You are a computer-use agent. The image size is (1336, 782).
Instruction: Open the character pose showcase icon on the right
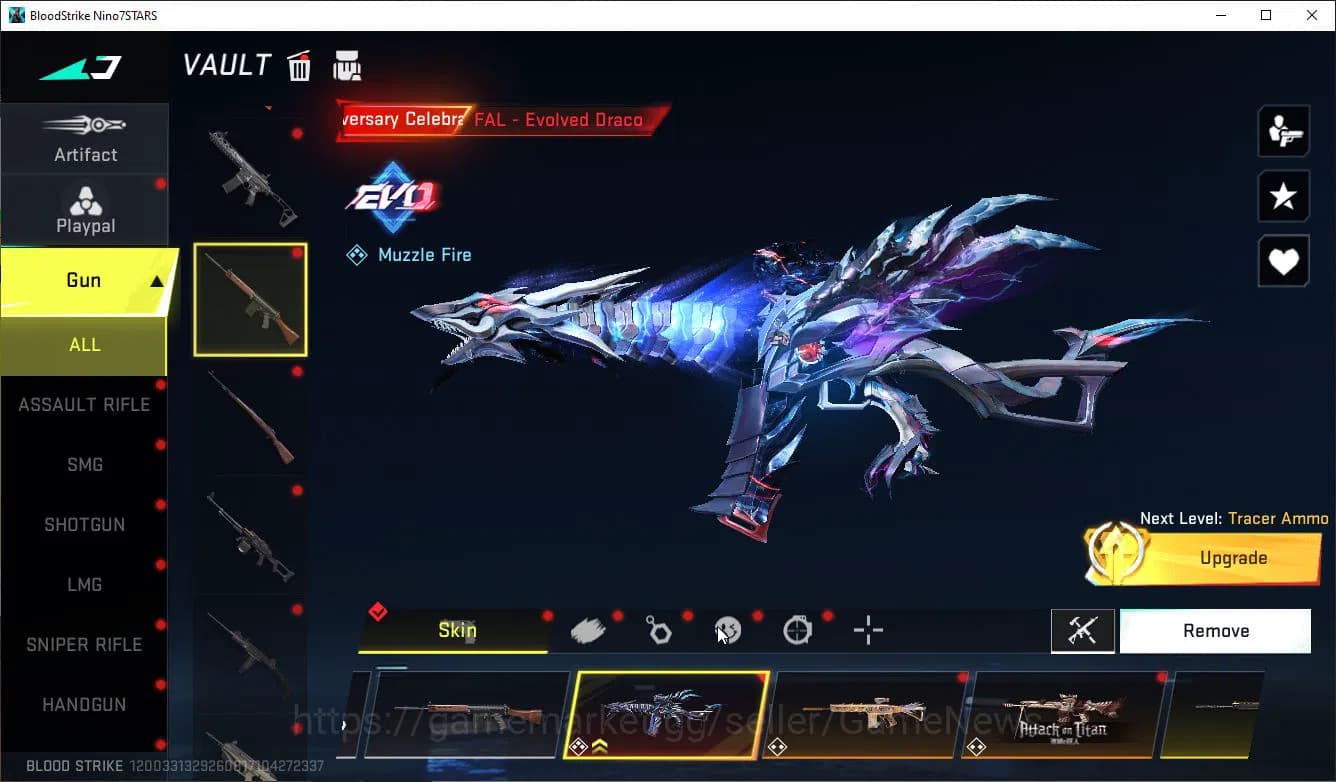tap(1283, 130)
